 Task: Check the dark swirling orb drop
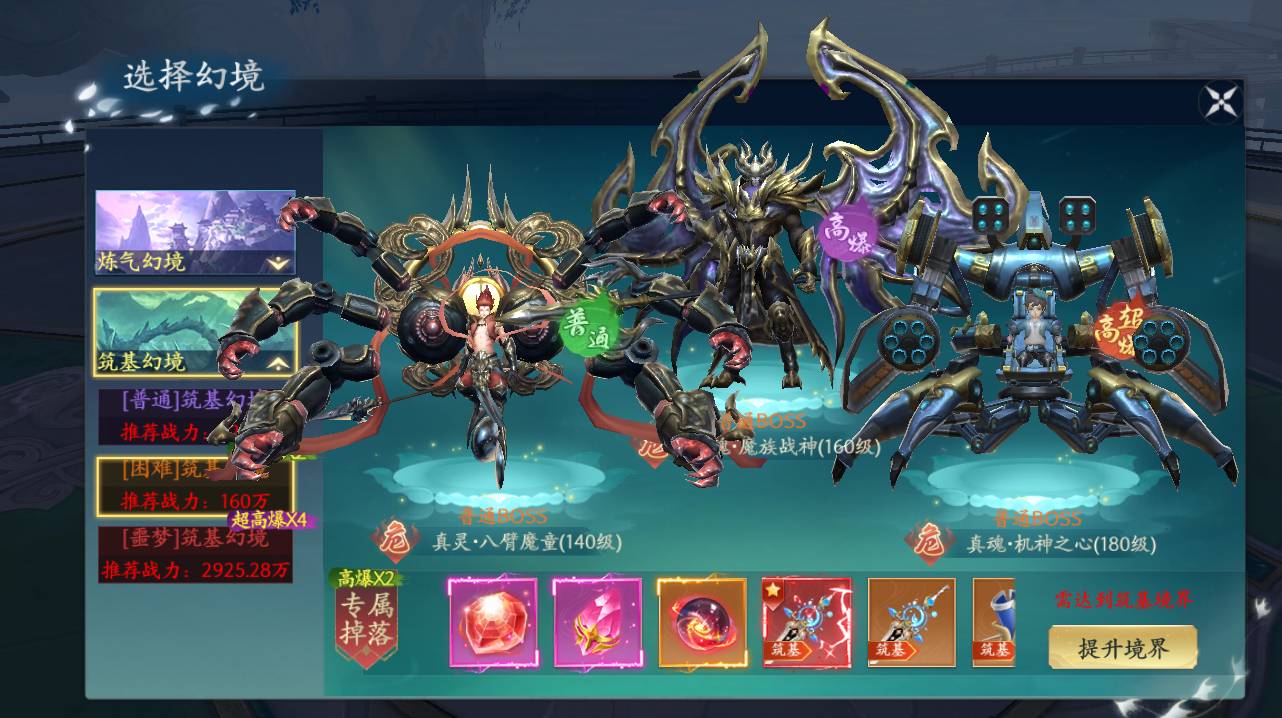[701, 623]
